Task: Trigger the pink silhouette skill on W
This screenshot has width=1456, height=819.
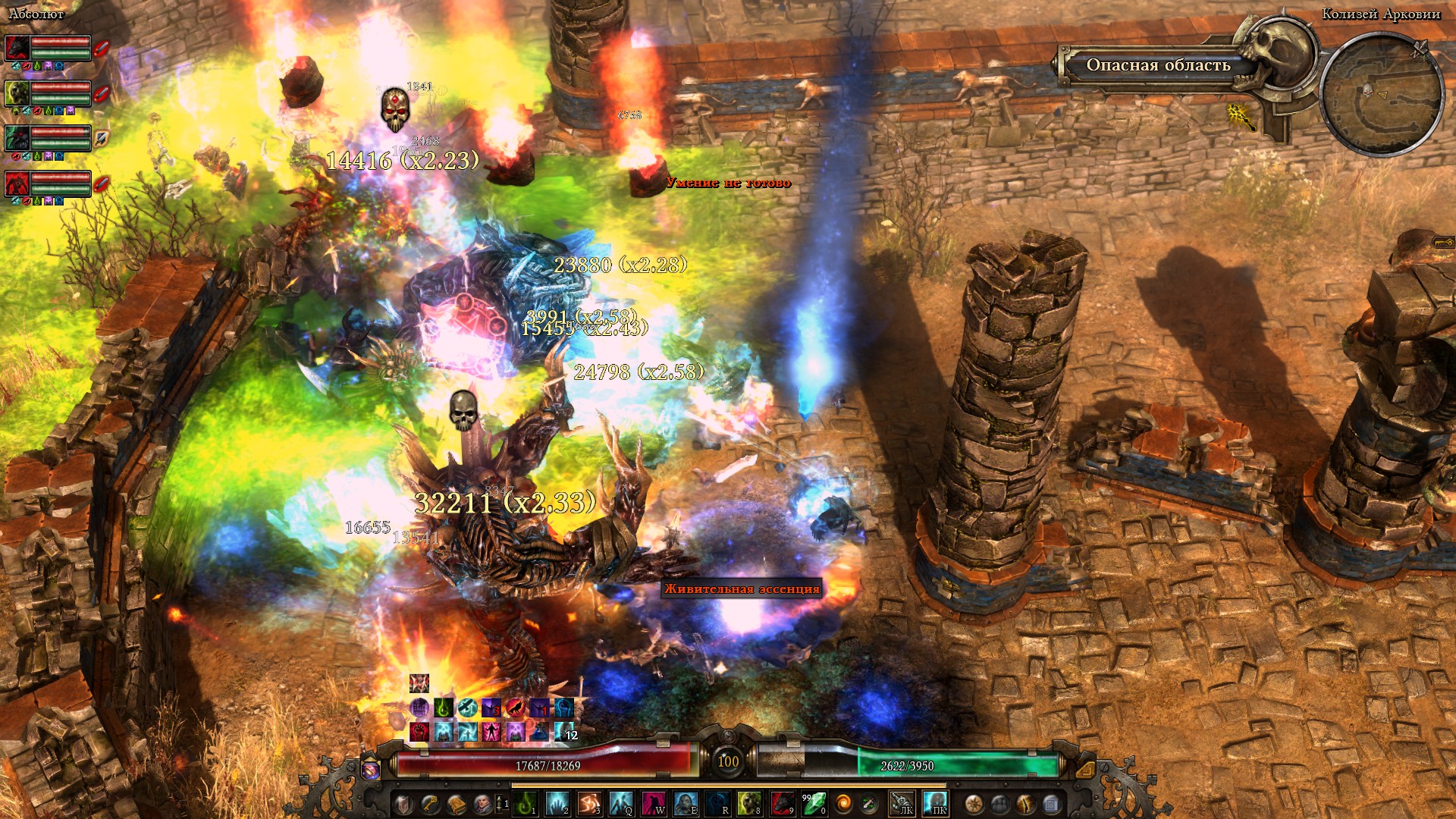Action: (x=653, y=803)
